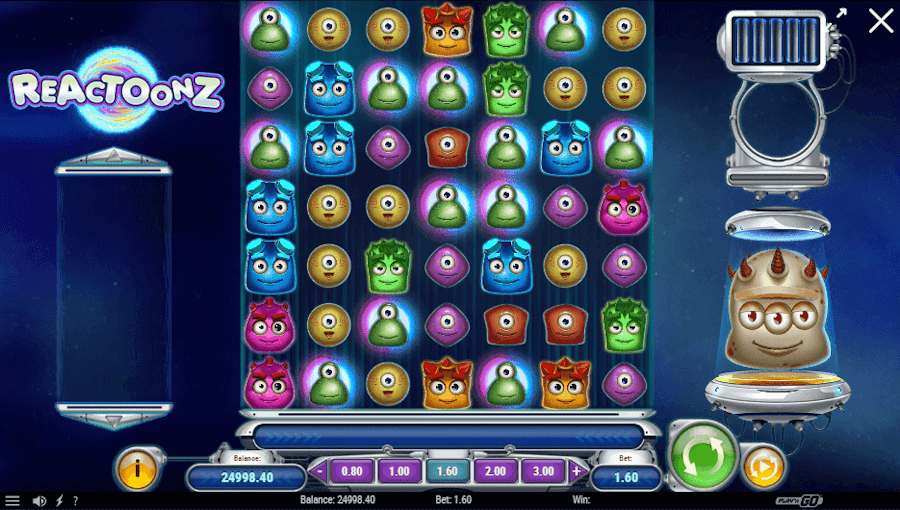Image resolution: width=900 pixels, height=510 pixels.
Task: Open the hamburger menu
Action: [13, 501]
